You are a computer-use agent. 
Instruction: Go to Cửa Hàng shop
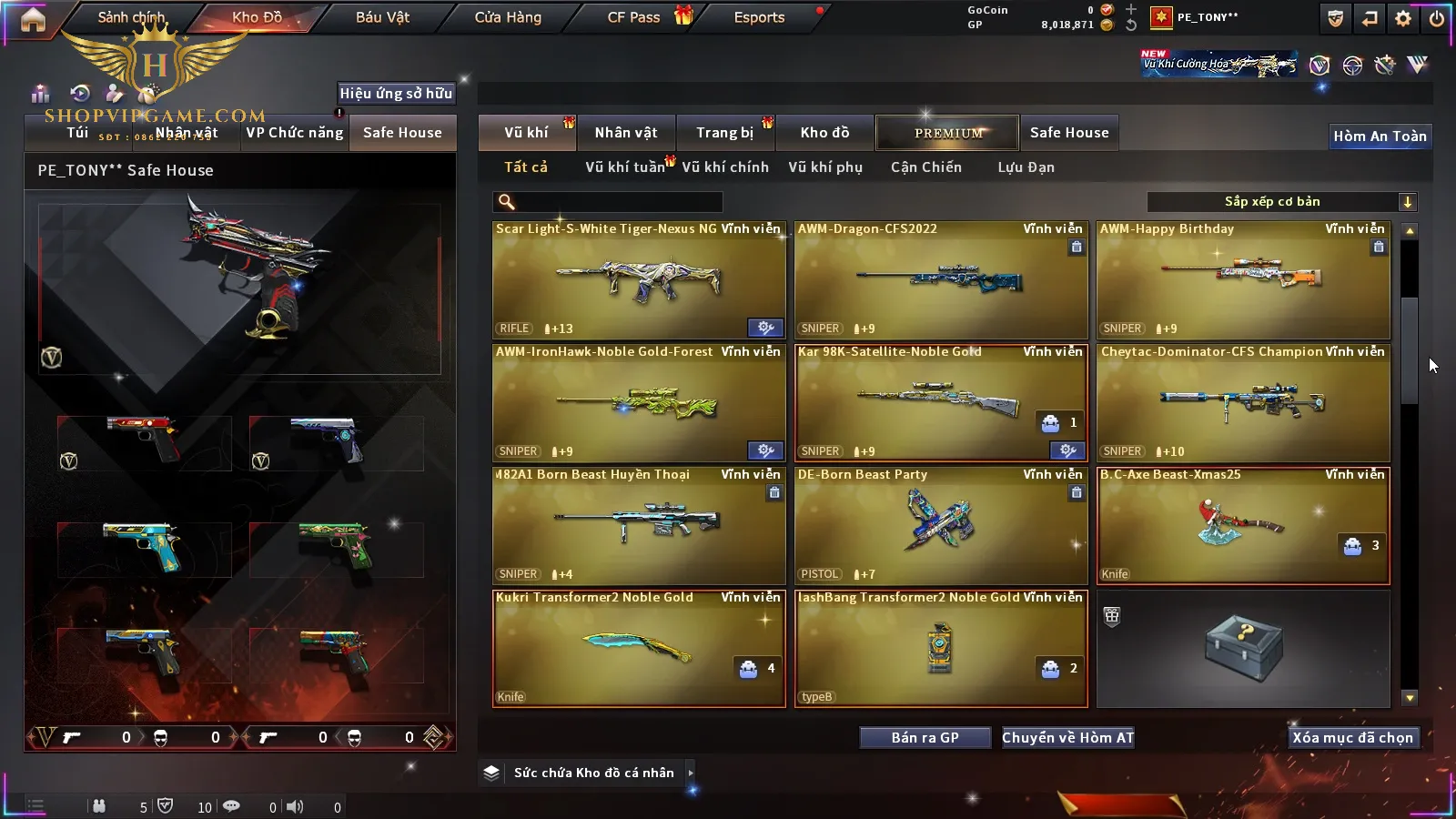(508, 17)
